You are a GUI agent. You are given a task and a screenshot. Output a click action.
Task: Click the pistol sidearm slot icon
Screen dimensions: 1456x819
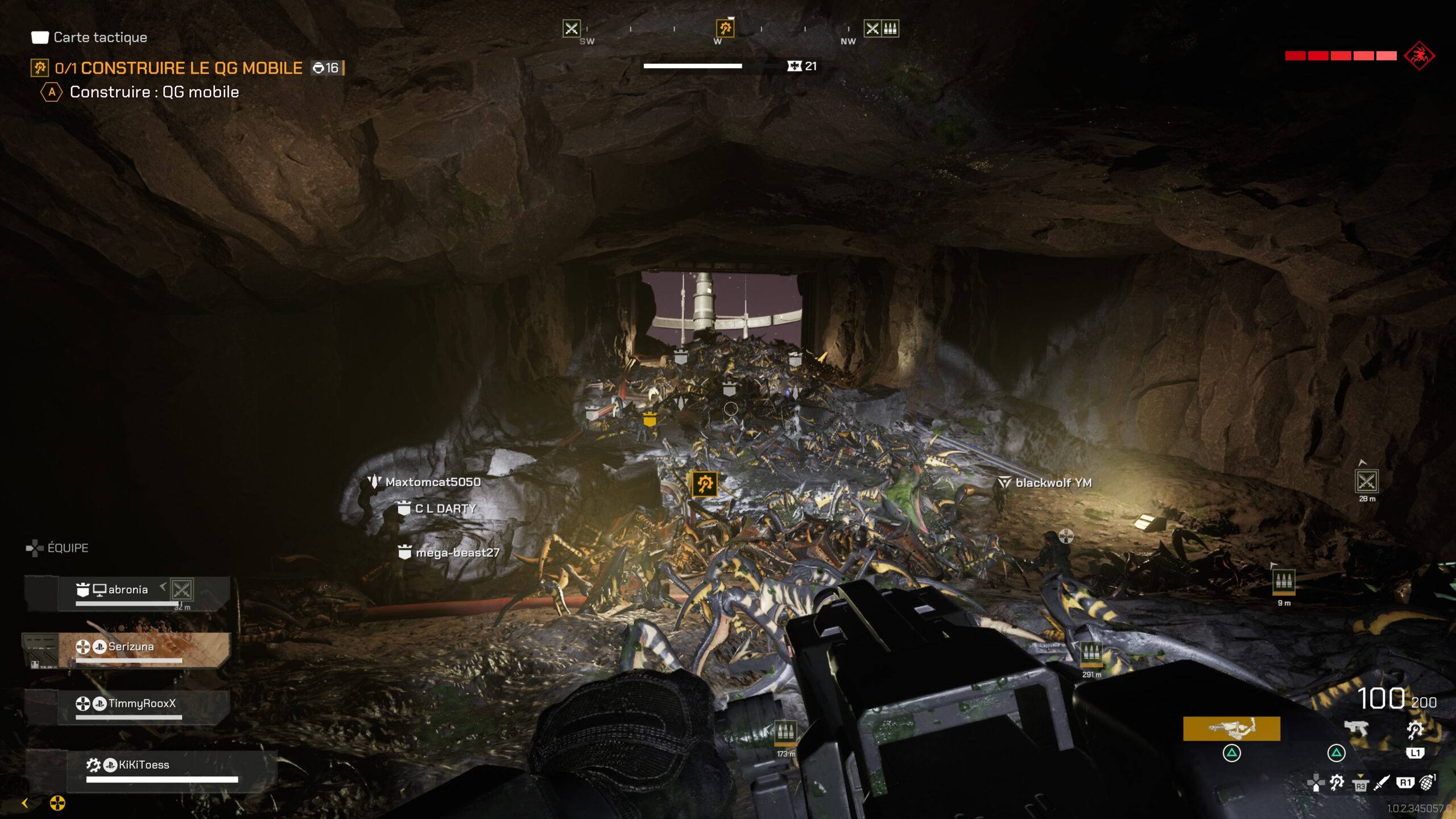(1356, 728)
